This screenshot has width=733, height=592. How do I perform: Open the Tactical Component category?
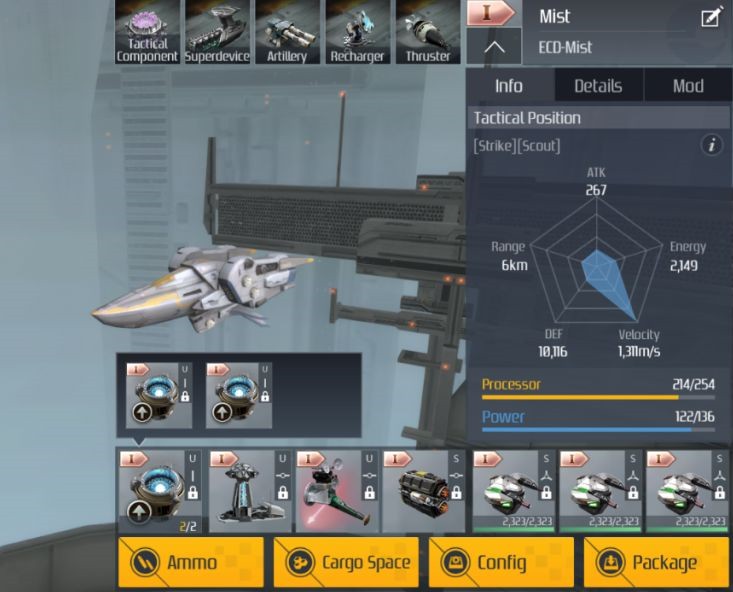point(147,32)
